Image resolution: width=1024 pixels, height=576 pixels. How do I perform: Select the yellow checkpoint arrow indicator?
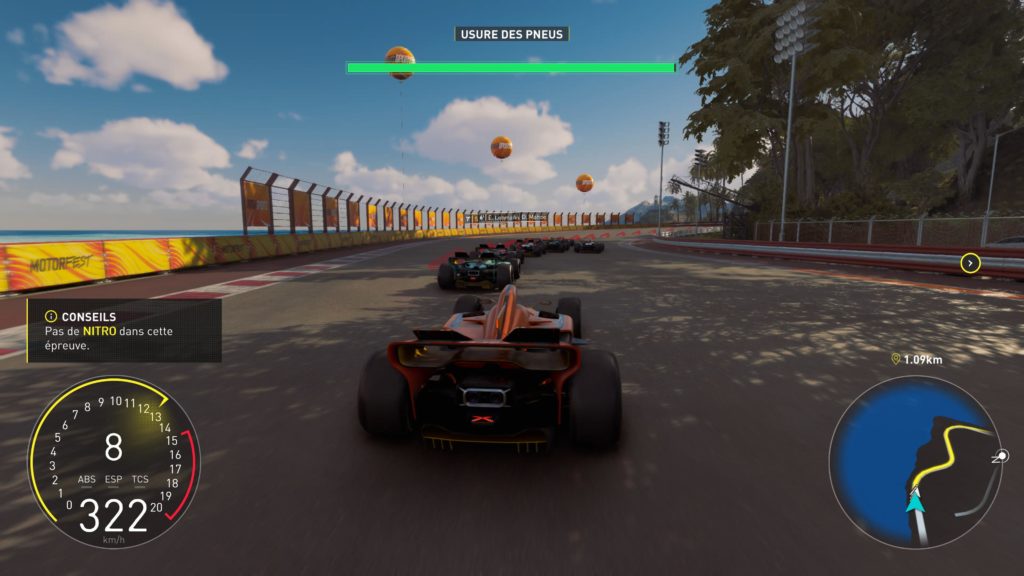point(969,263)
